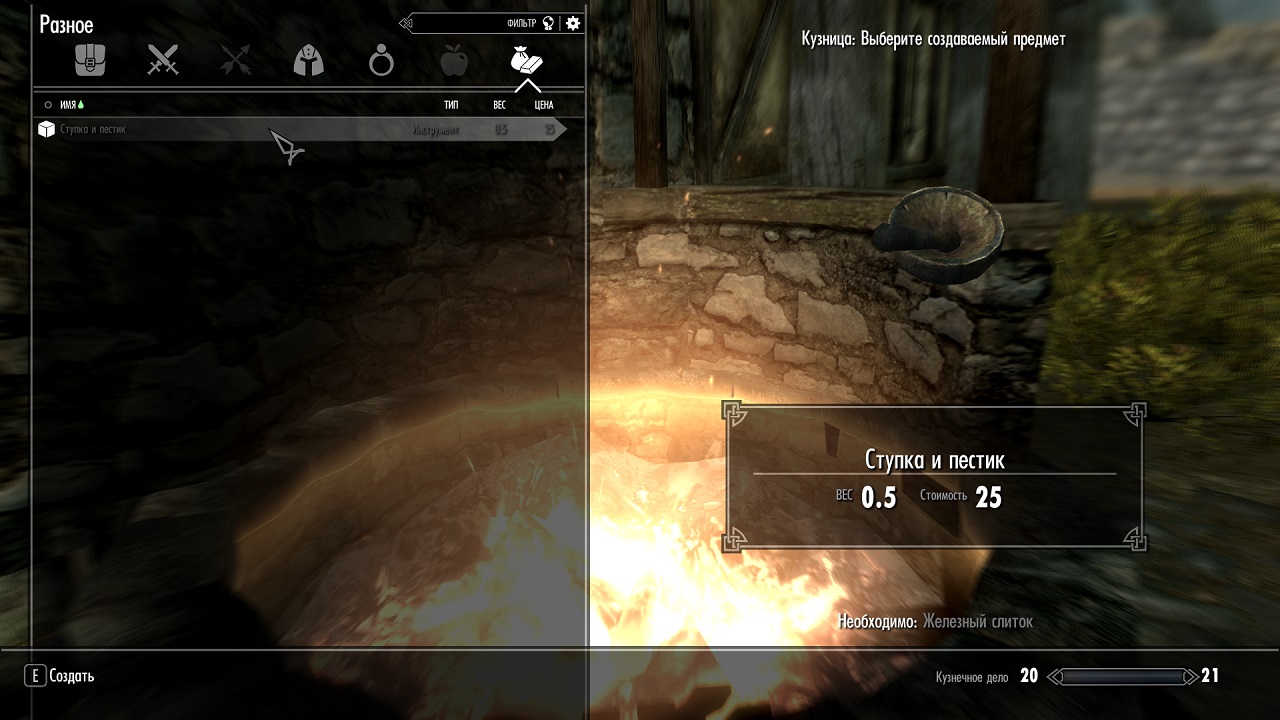Screen dimensions: 1280x720
Task: Switch to the crossed swords weapons category
Action: (162, 61)
